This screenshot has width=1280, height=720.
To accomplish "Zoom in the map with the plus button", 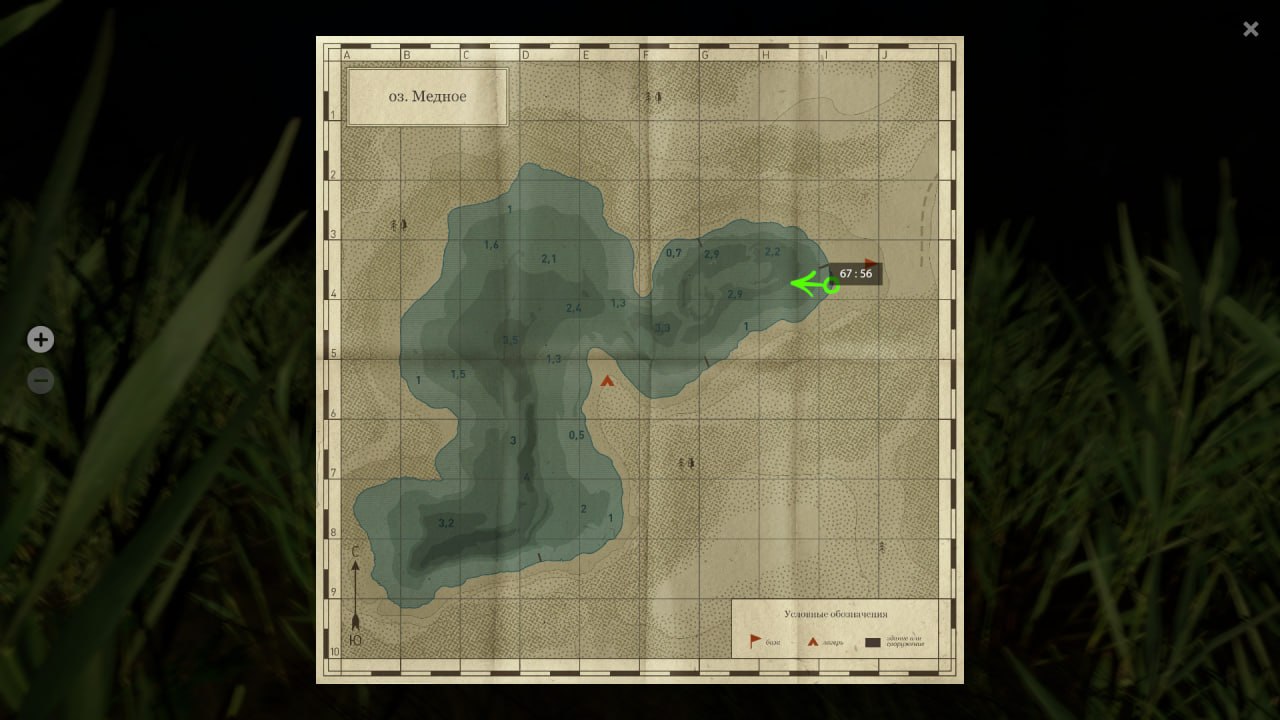I will pos(40,340).
